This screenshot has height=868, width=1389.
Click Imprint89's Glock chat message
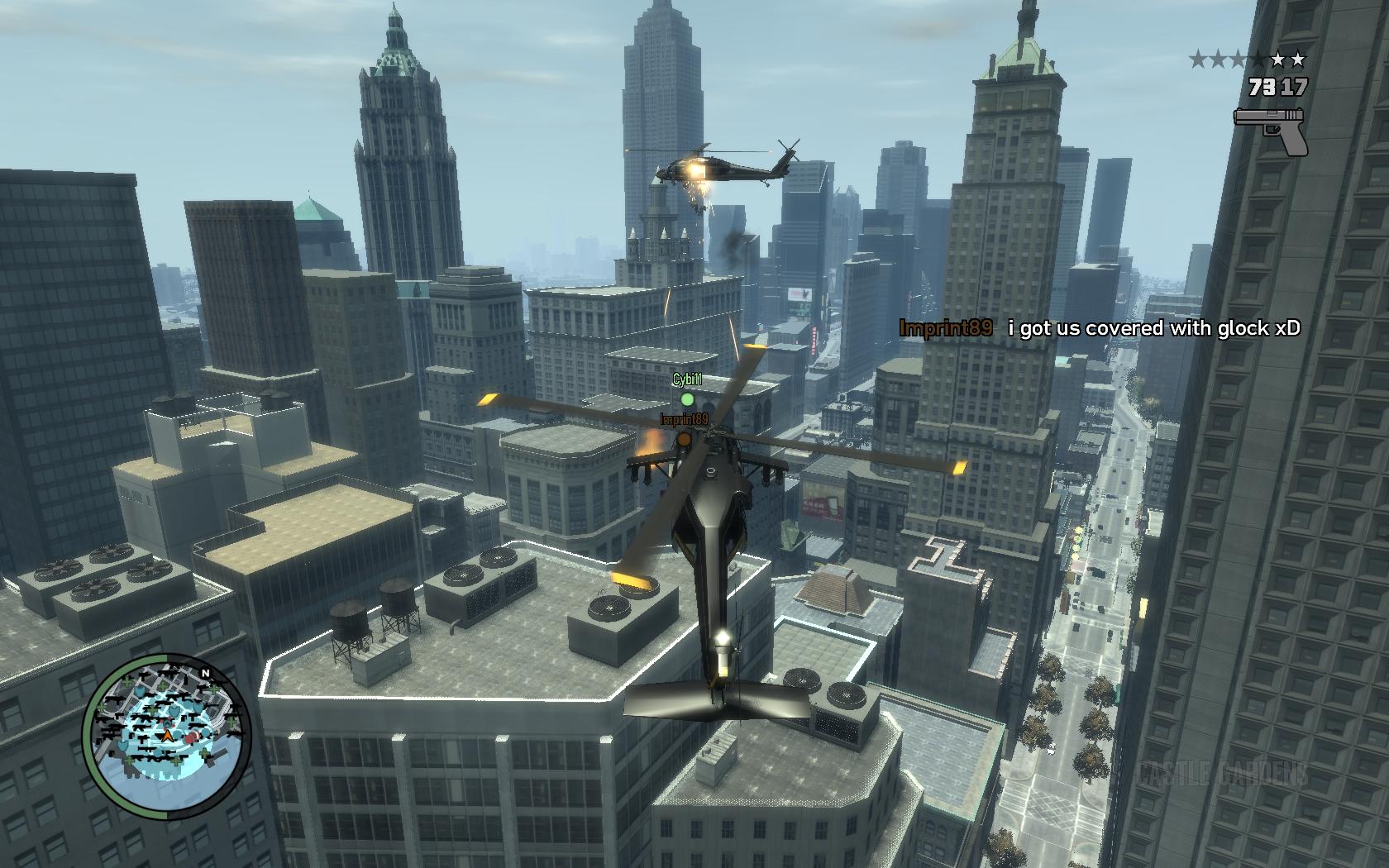point(1153,328)
